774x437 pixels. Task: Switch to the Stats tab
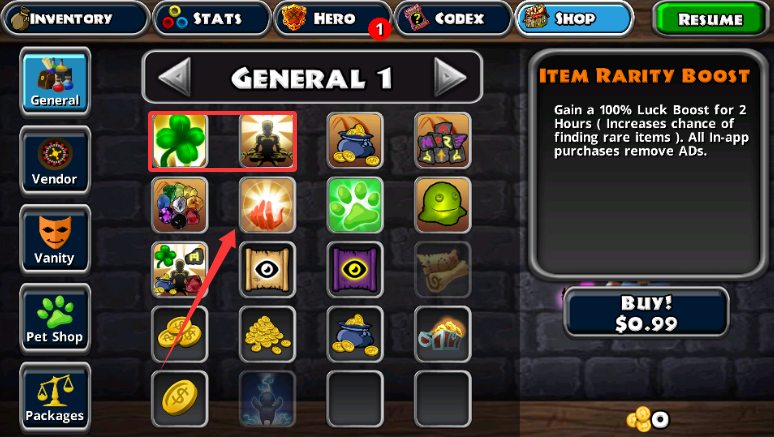click(211, 18)
